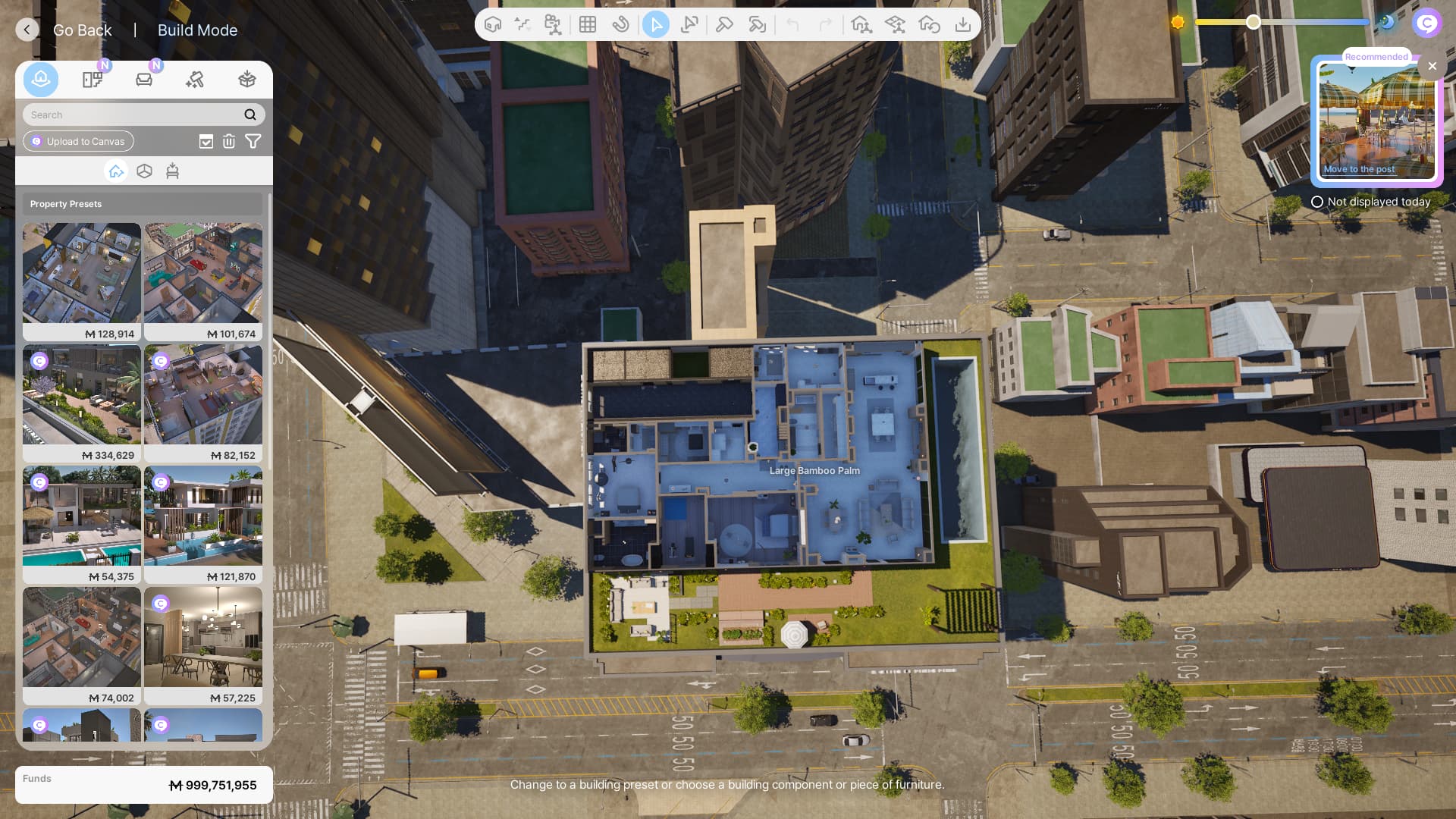This screenshot has width=1456, height=819.
Task: Choose the 334,629 rooftop garden preset
Action: 82,403
